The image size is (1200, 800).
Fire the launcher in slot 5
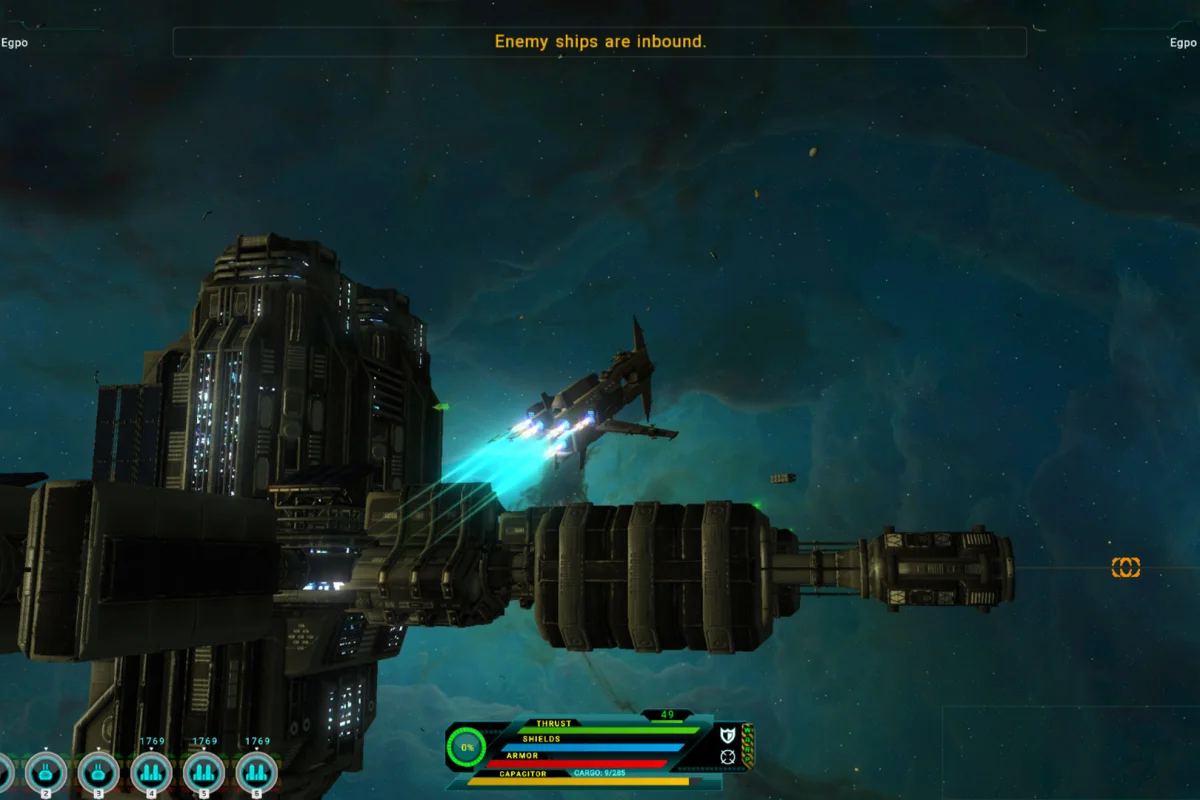pos(205,771)
